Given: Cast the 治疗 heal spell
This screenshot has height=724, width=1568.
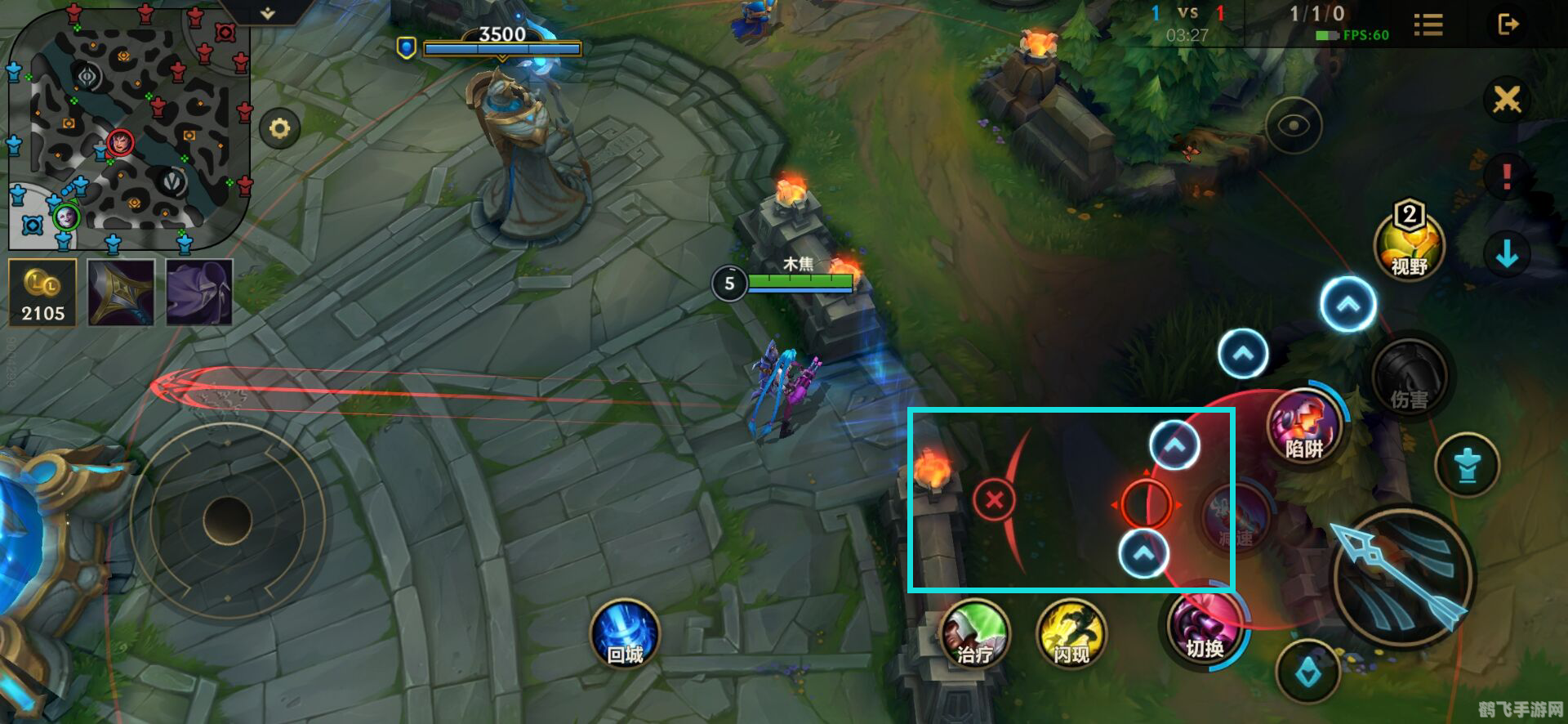Looking at the screenshot, I should (975, 635).
